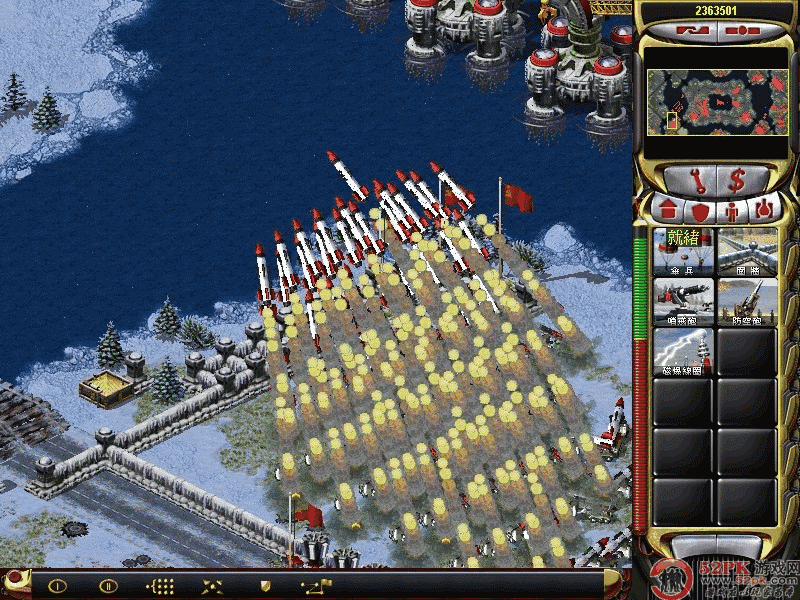
Task: Select the flak cannon anti-air build icon
Action: (x=746, y=301)
